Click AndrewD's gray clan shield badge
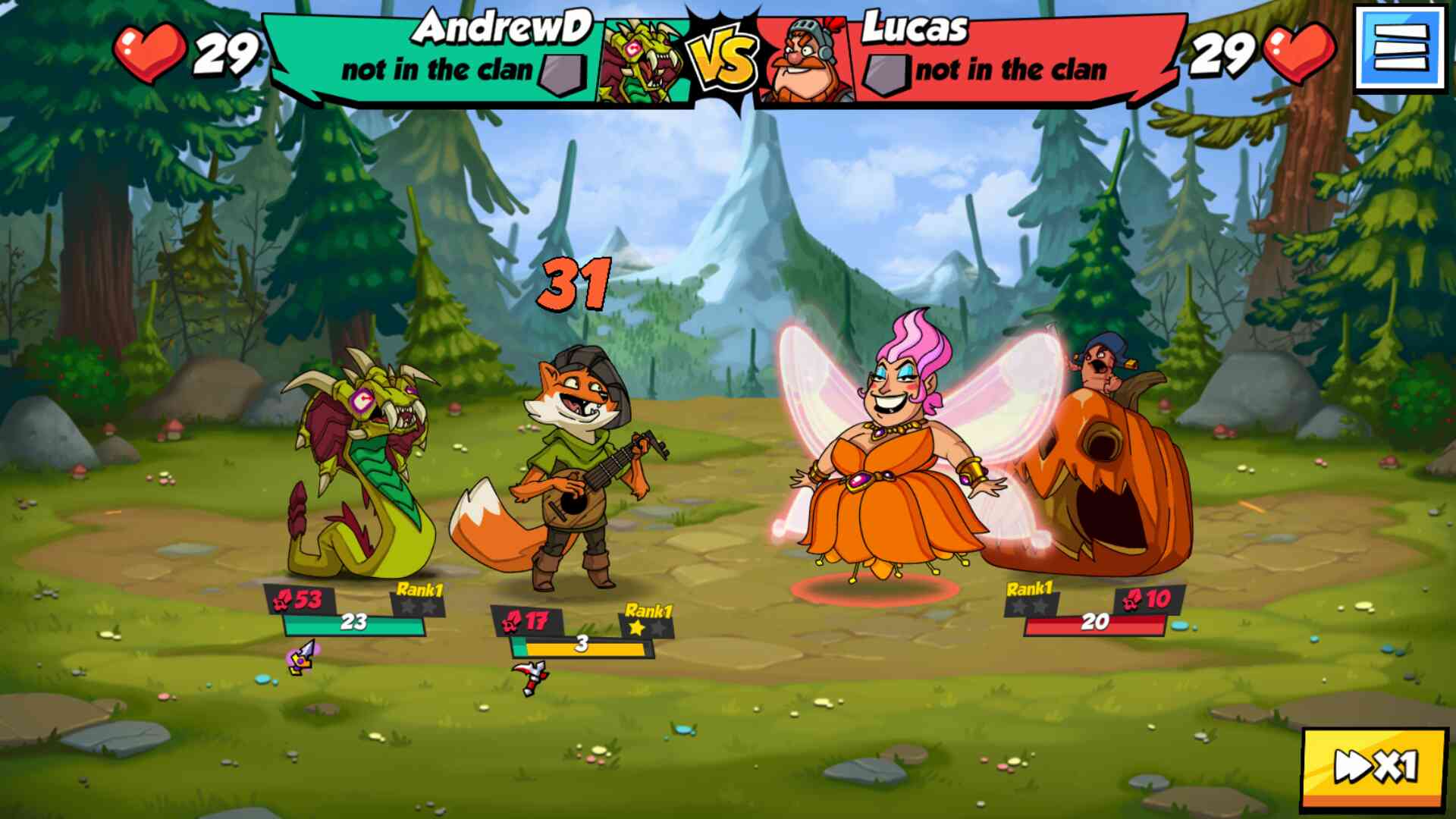The height and width of the screenshot is (819, 1456). 562,74
